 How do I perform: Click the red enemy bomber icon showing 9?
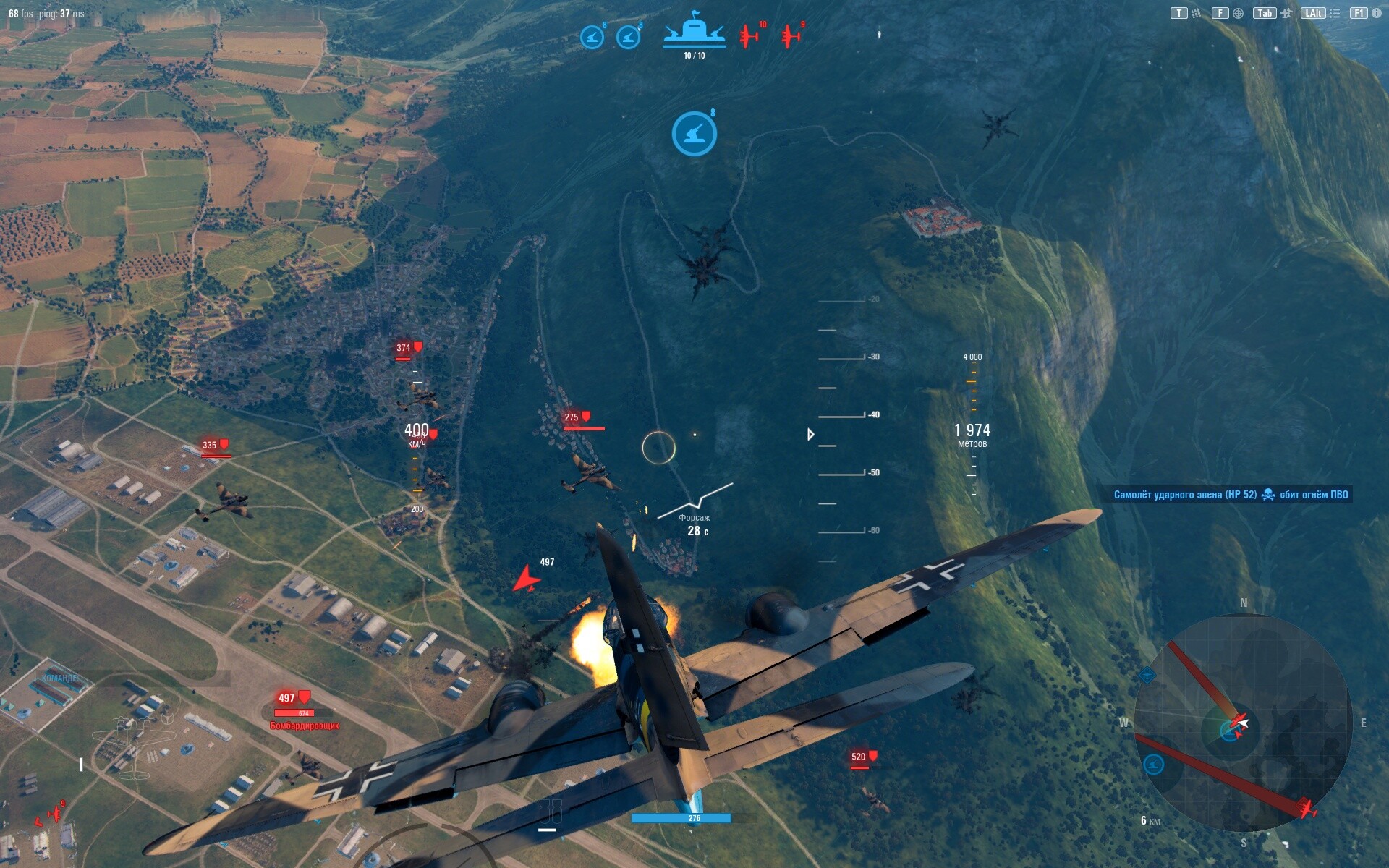click(789, 35)
